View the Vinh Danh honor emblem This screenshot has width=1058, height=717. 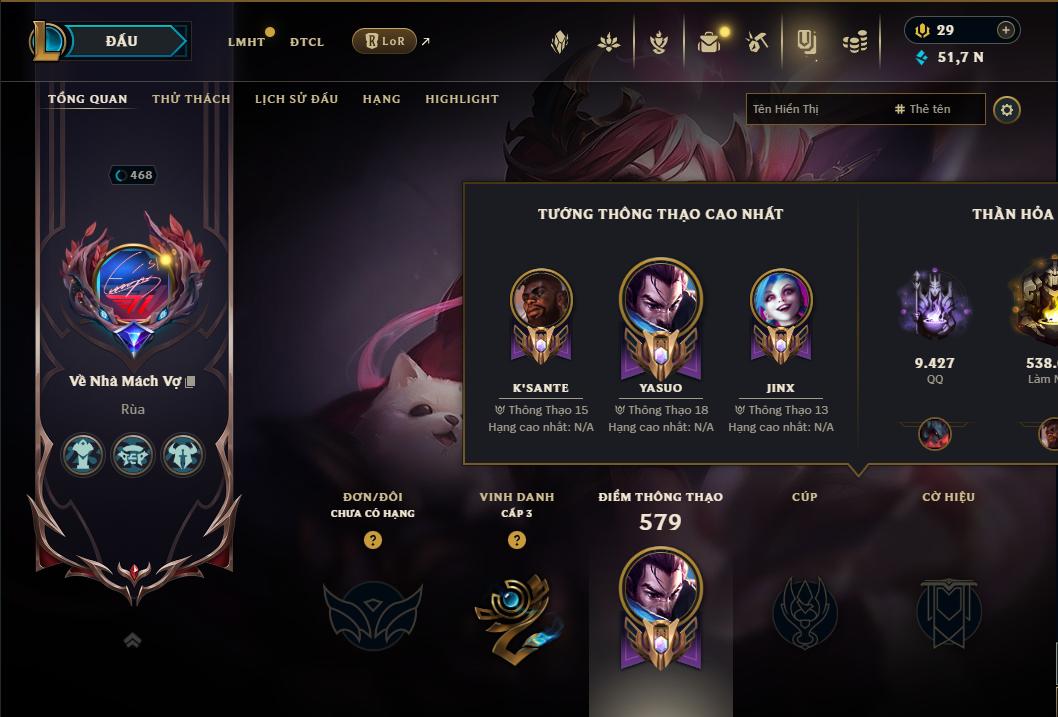click(x=516, y=610)
